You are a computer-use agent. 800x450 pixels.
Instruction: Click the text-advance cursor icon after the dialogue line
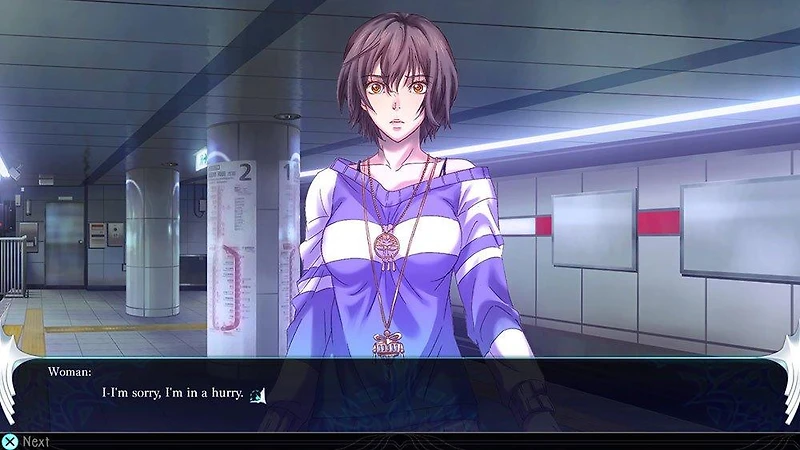[x=257, y=395]
